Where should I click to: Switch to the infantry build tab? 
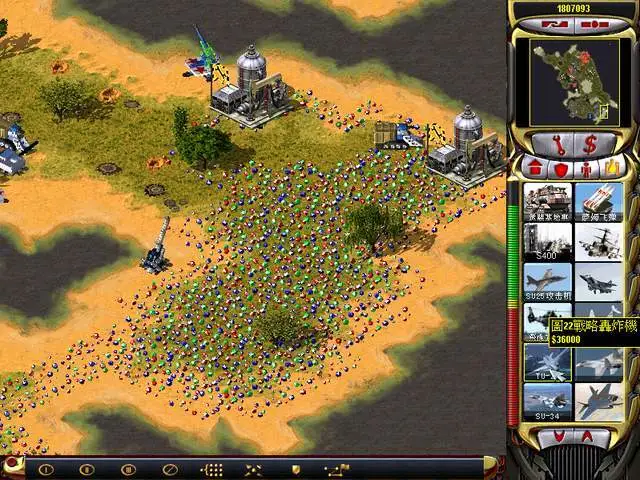[588, 168]
